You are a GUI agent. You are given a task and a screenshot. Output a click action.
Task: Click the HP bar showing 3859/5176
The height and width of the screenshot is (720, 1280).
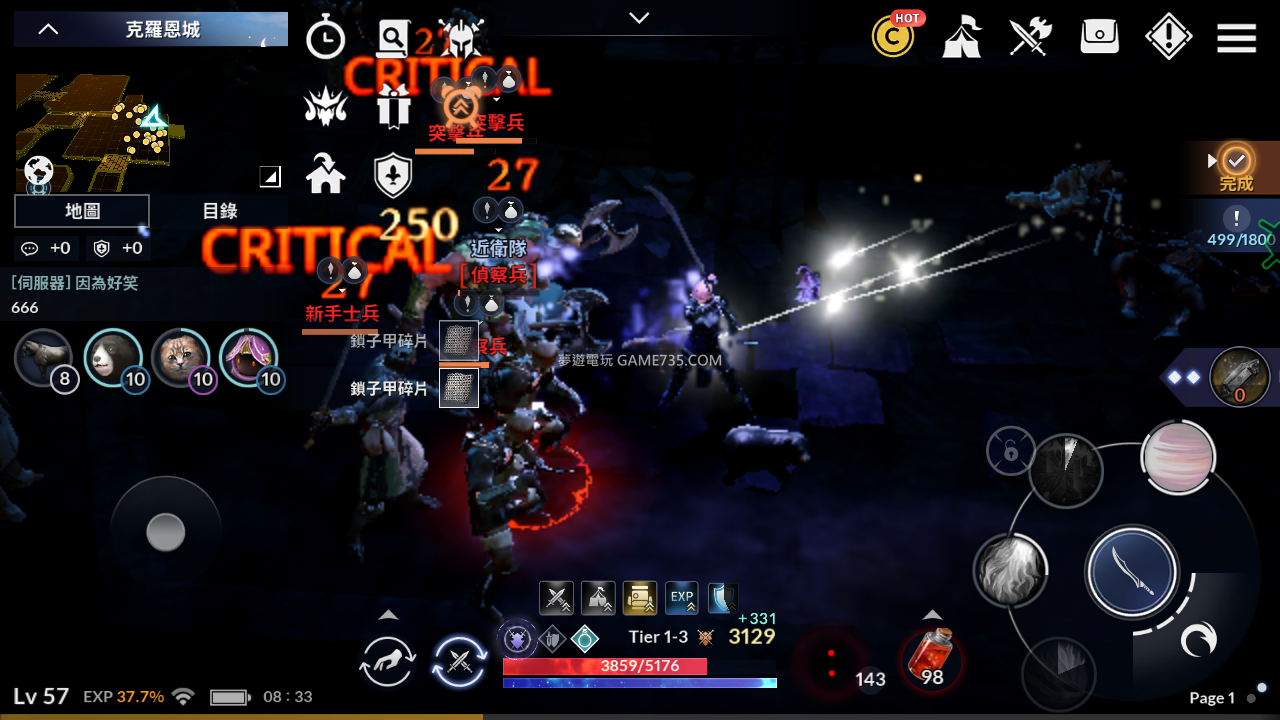(638, 665)
